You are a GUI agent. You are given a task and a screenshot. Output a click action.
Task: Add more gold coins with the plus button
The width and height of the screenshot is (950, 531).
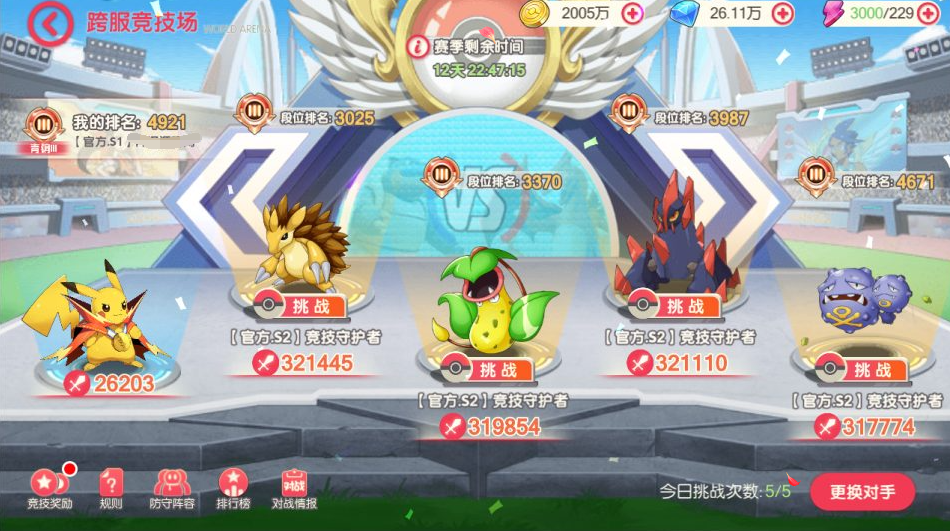click(x=632, y=13)
